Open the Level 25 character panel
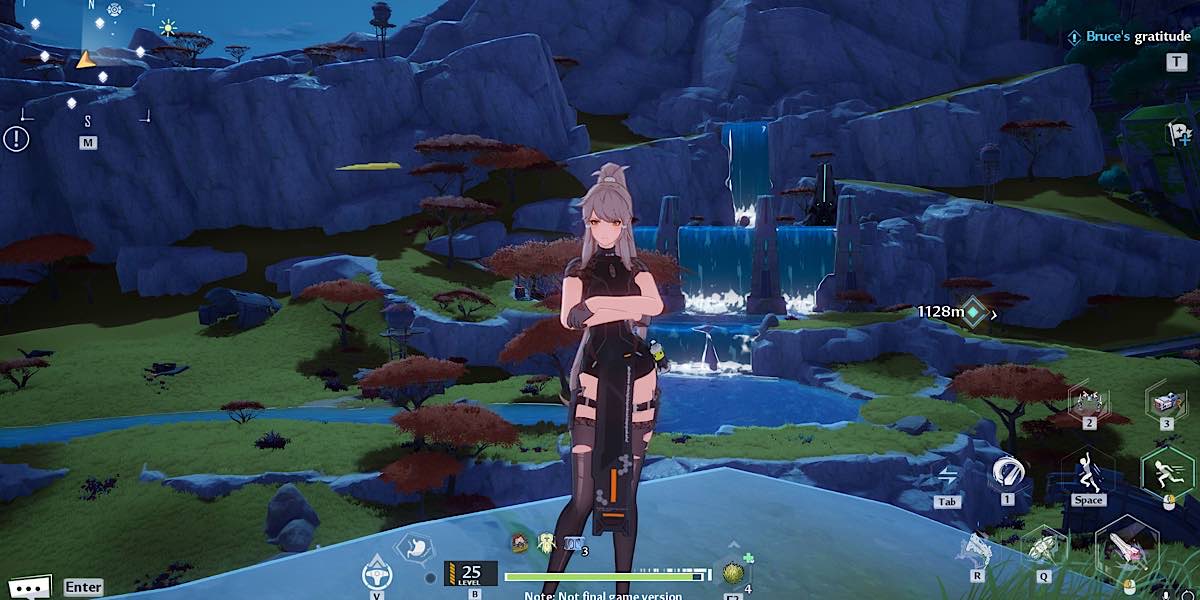 point(470,574)
